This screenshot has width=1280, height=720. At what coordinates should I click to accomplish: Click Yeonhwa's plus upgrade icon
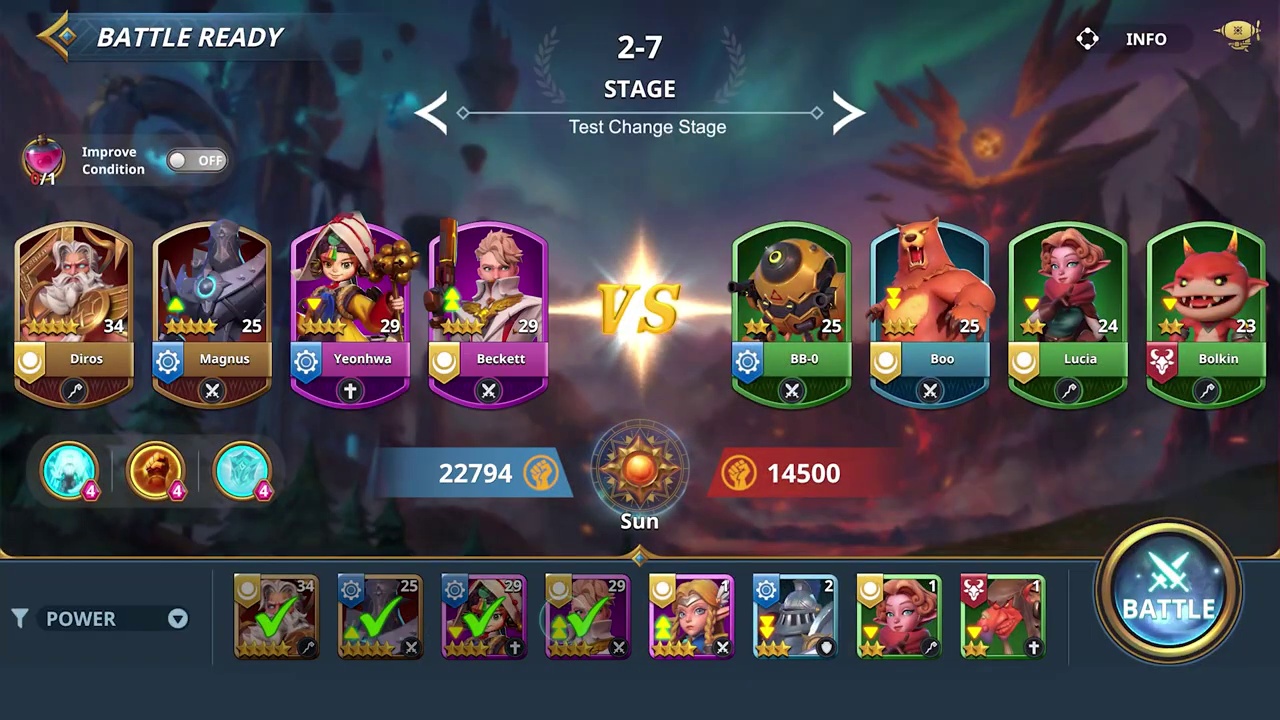point(349,391)
